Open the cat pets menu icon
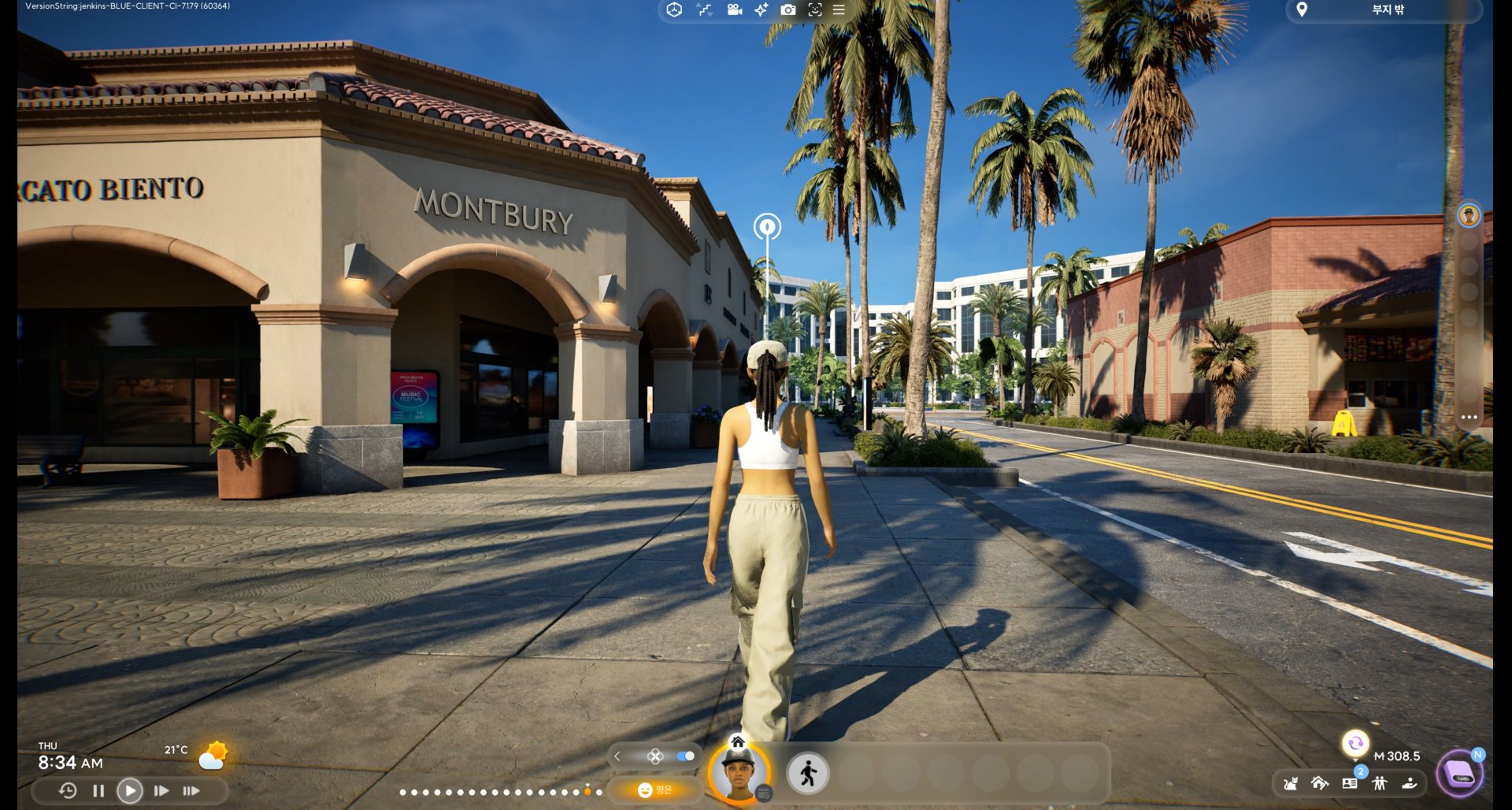Screen dimensions: 1512x810 (1290, 783)
